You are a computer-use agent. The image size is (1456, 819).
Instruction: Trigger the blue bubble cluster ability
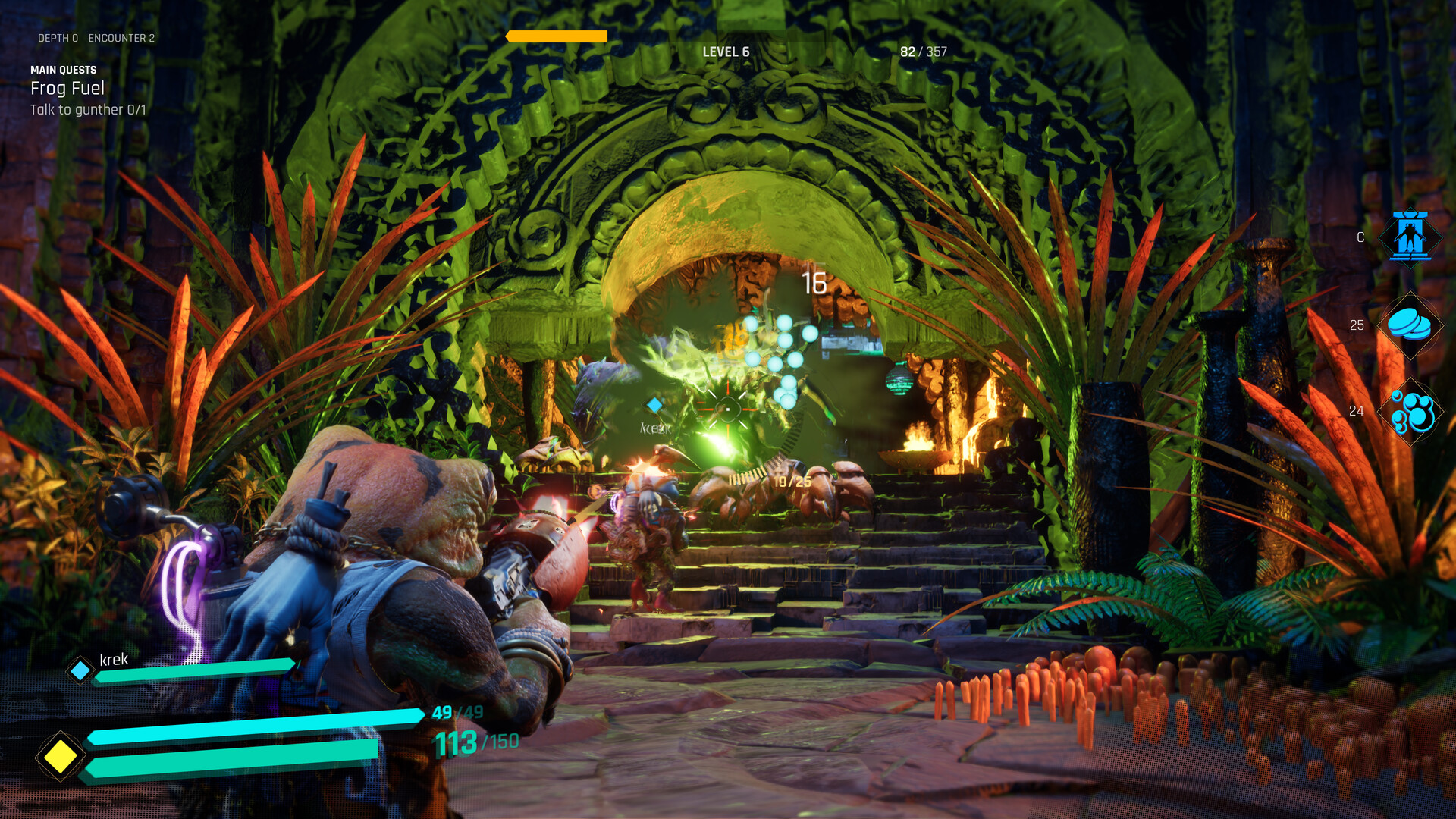pos(1411,412)
